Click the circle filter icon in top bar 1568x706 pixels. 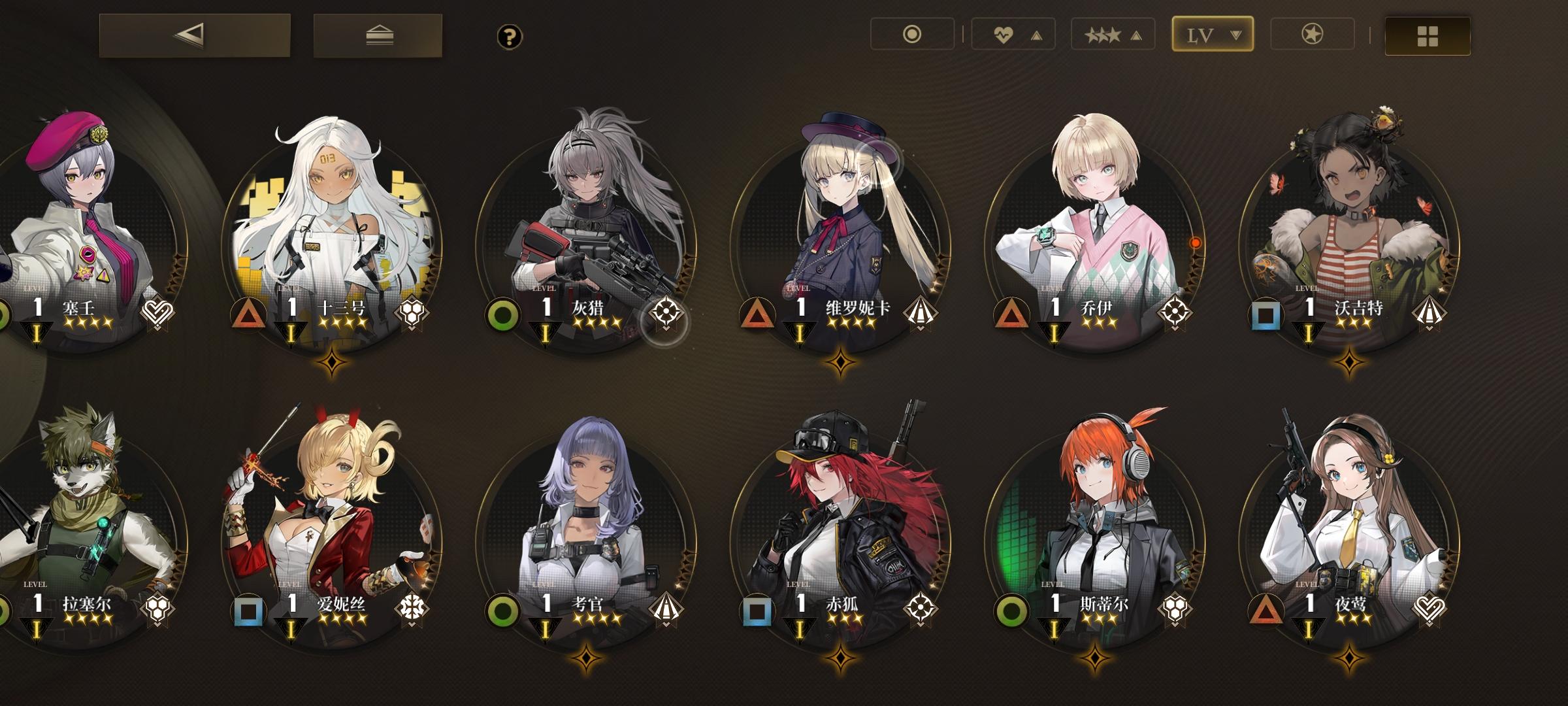pos(911,34)
